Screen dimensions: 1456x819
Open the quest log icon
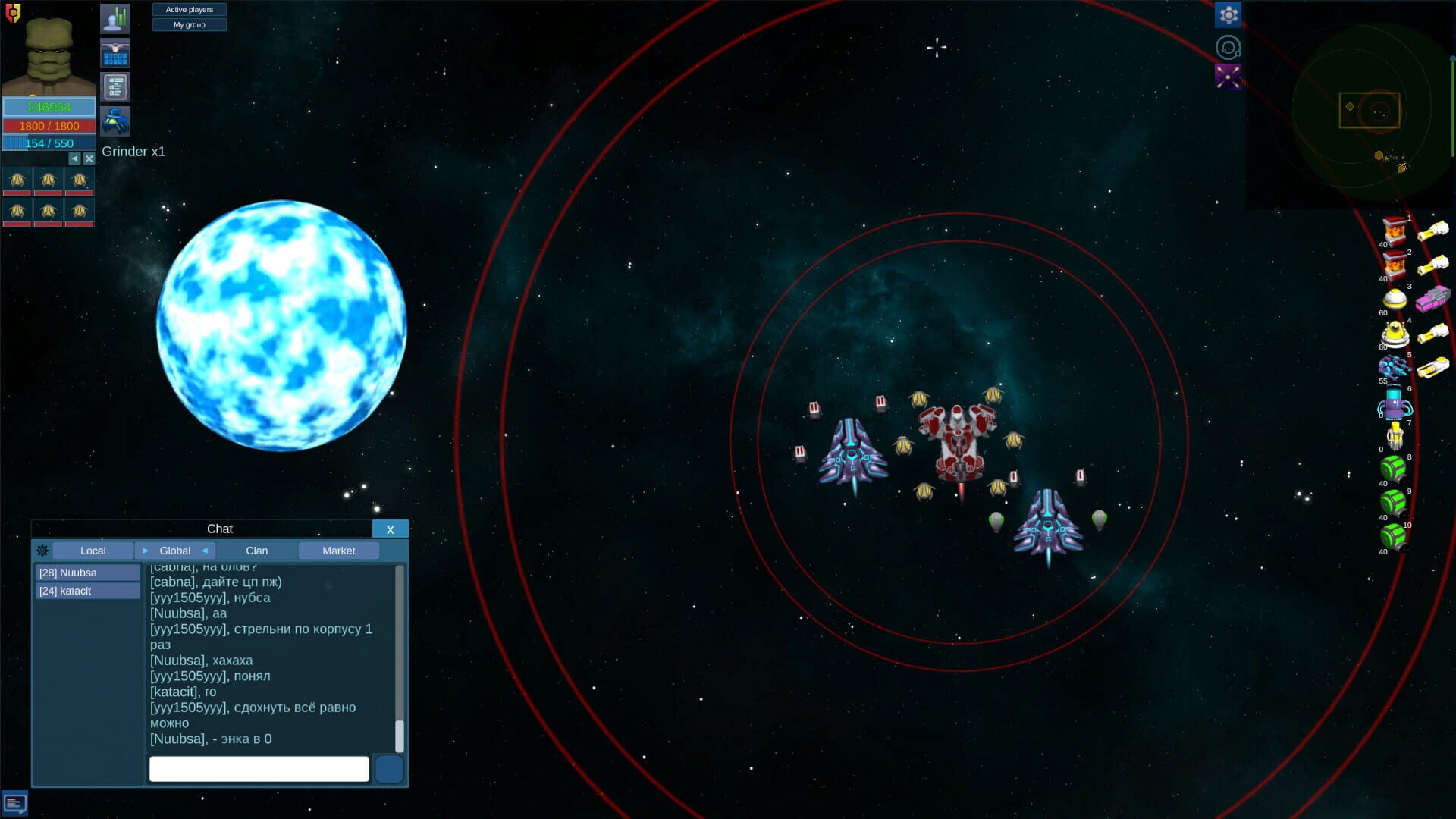click(115, 86)
